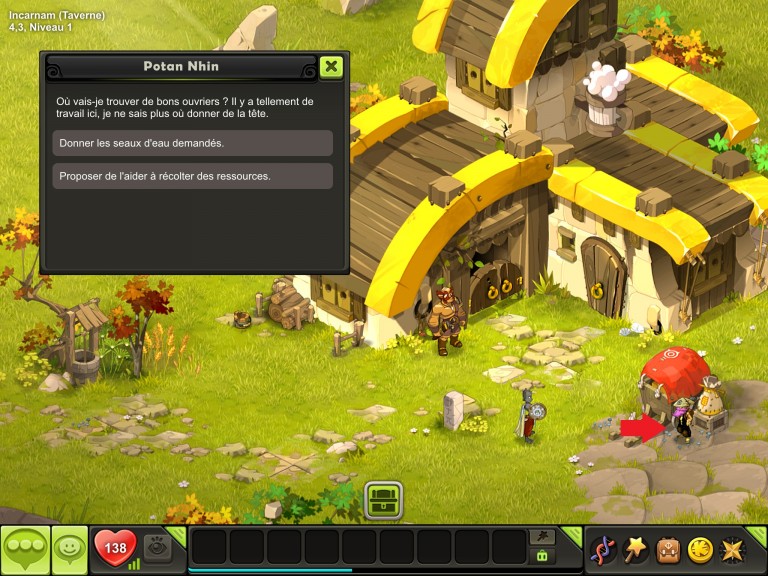Switch hotbar to the green bag items tab

pos(543,556)
